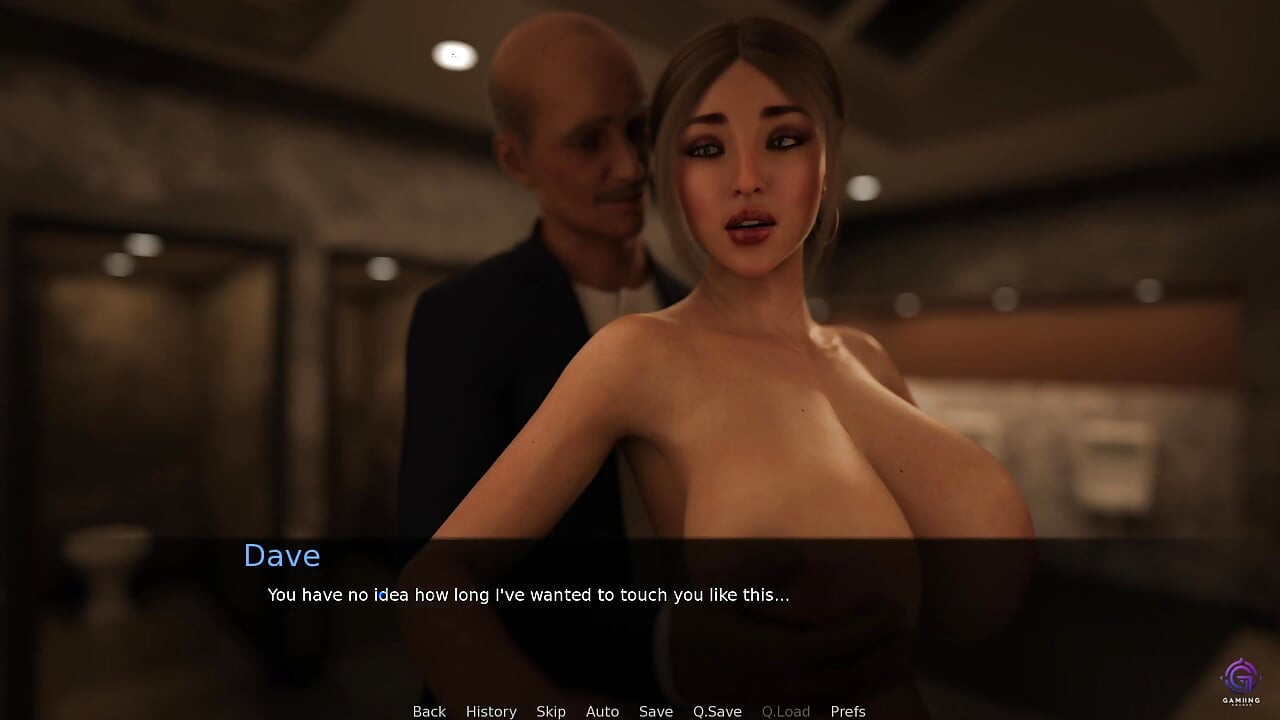This screenshot has width=1280, height=720.
Task: Click the grayed-out Q.Load option
Action: pos(786,711)
